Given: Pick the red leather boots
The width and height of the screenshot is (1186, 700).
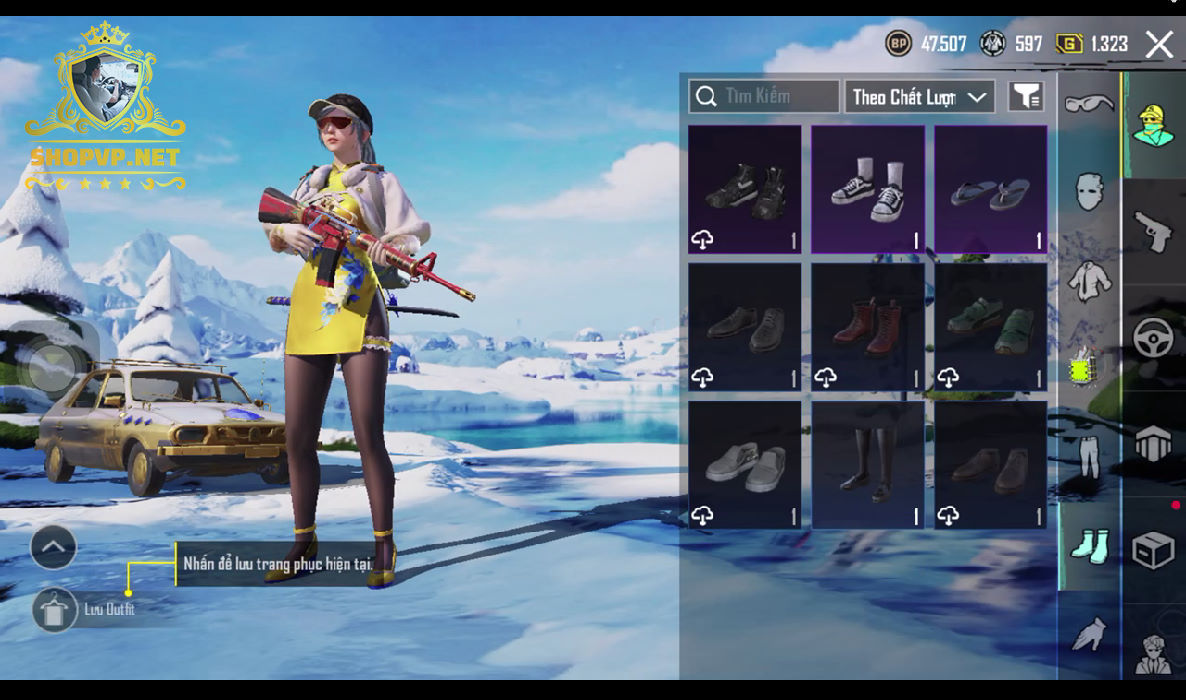Looking at the screenshot, I should [867, 326].
